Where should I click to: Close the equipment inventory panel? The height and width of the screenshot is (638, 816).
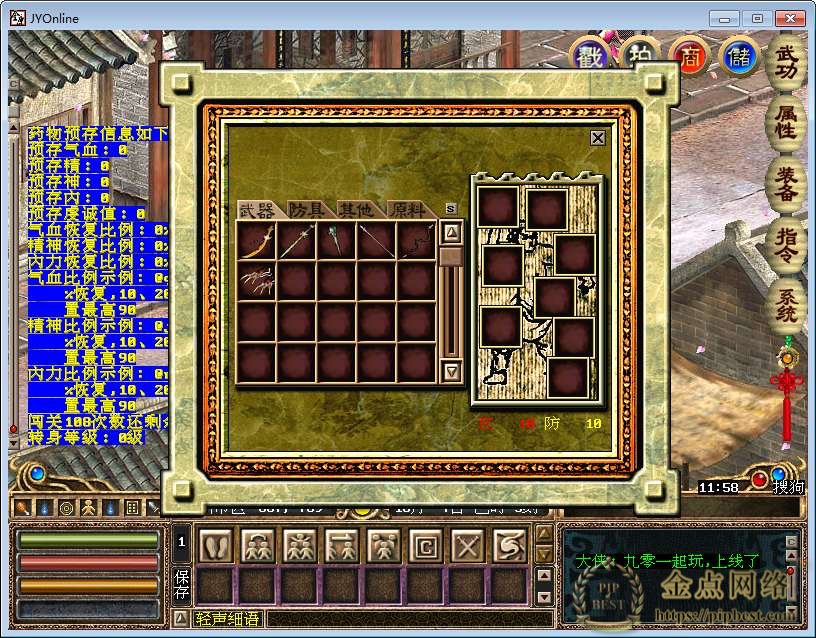(597, 138)
